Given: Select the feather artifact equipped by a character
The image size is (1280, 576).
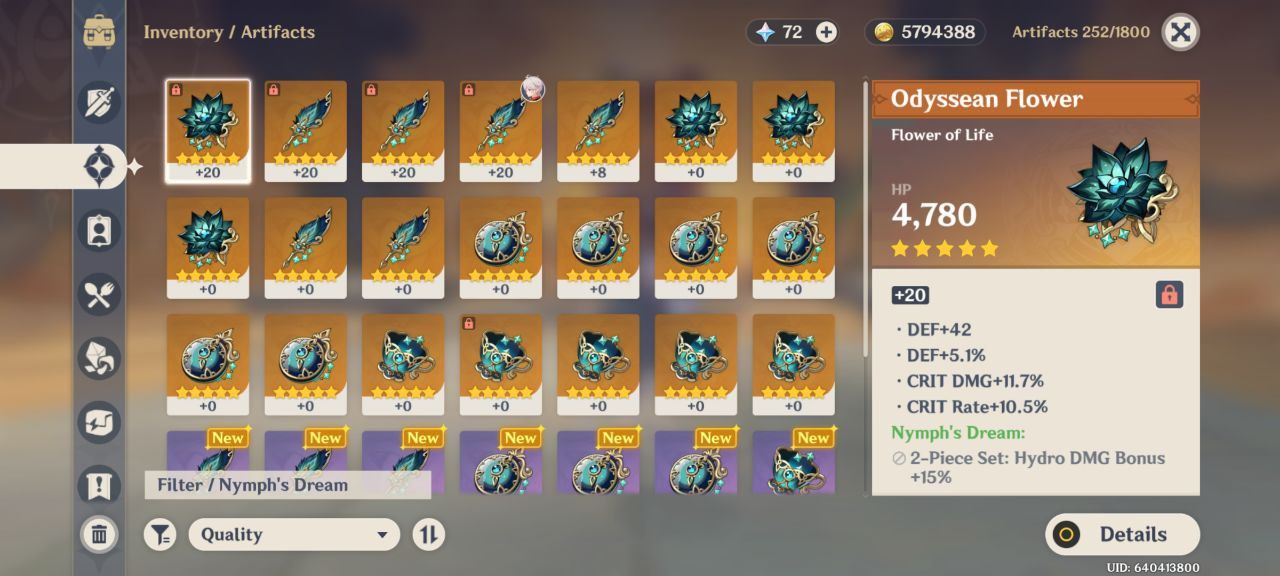Looking at the screenshot, I should (500, 130).
